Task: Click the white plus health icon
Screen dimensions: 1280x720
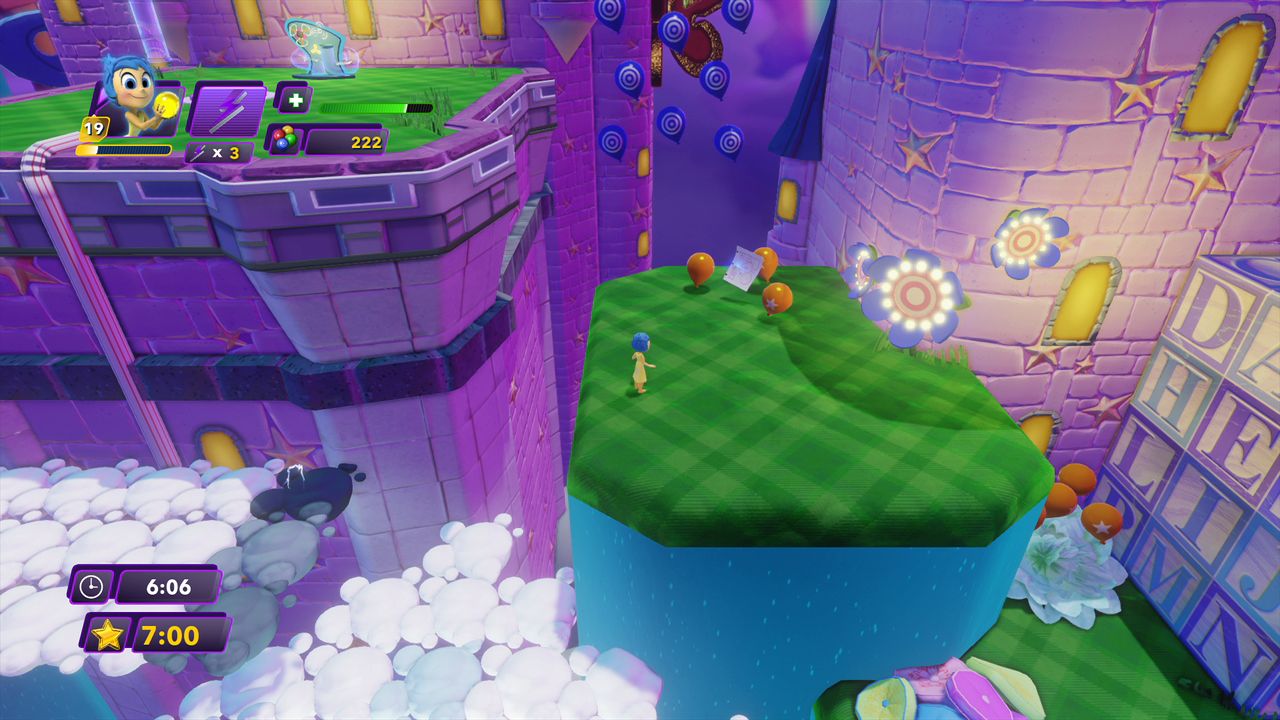Action: [293, 100]
